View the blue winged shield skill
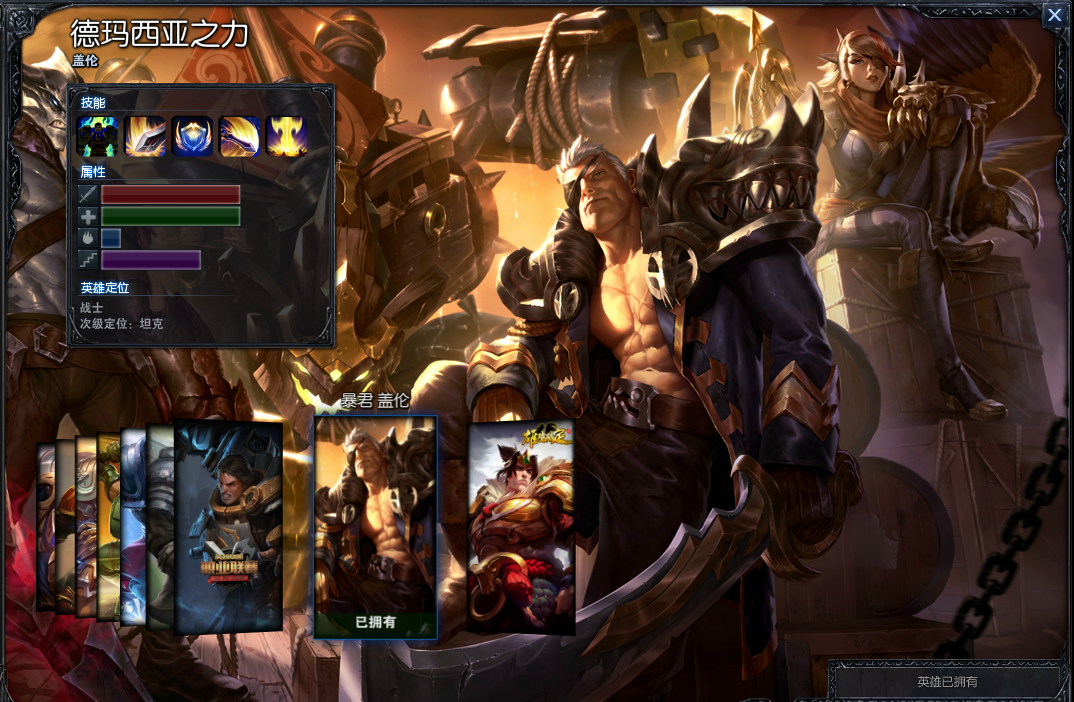This screenshot has width=1074, height=702. [192, 137]
